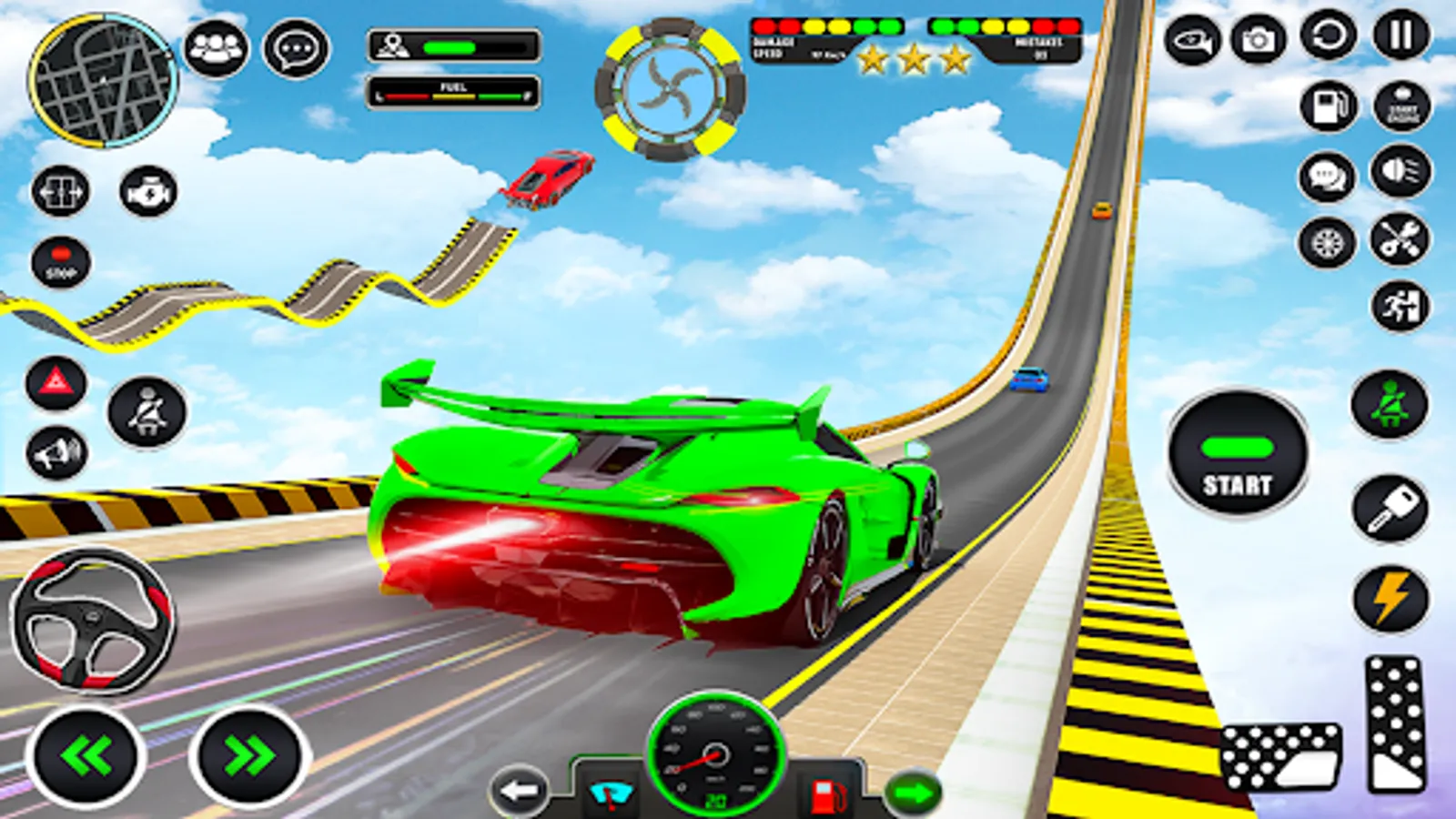Switch the camera view angle

coord(1192,41)
